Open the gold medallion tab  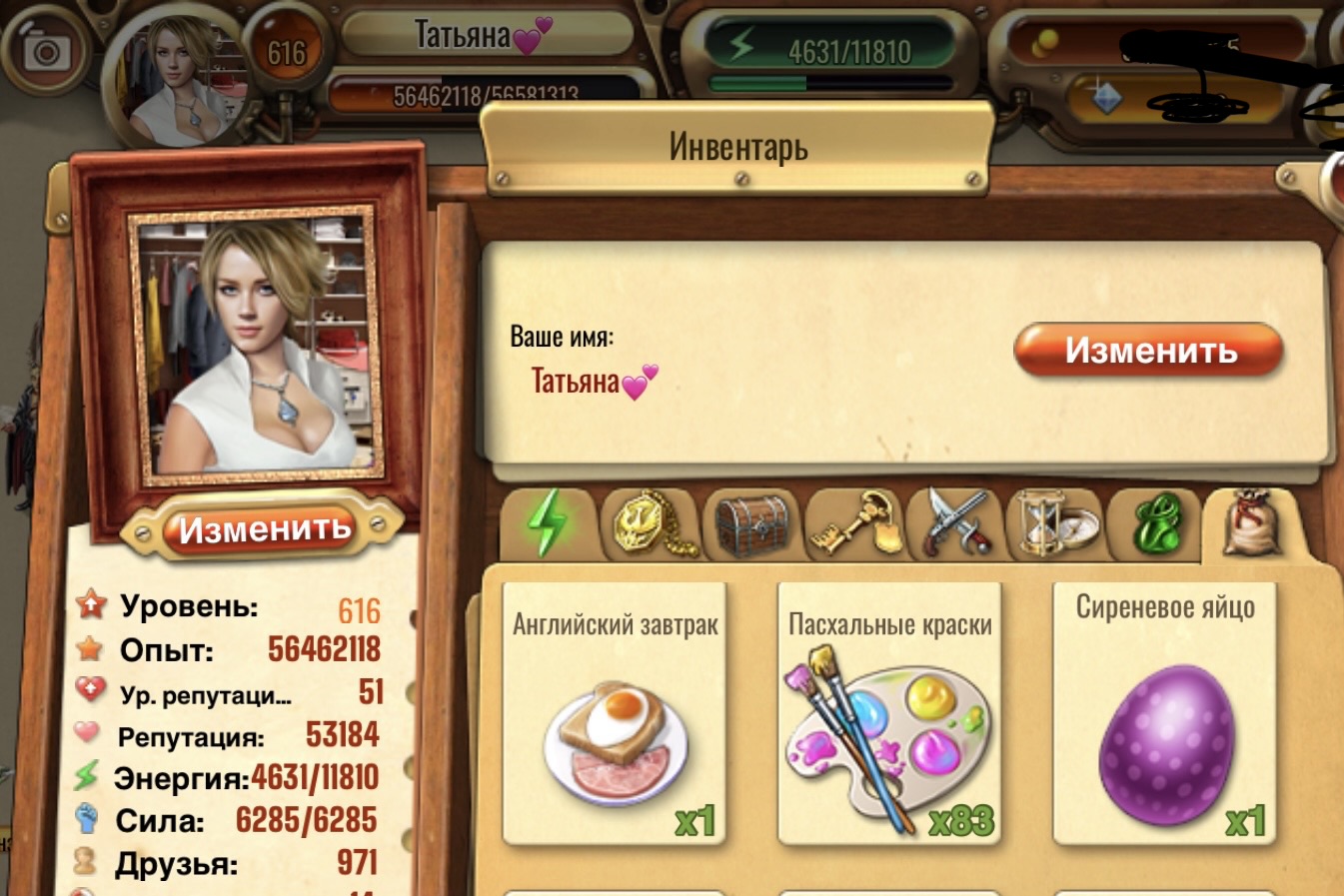pyautogui.click(x=650, y=523)
